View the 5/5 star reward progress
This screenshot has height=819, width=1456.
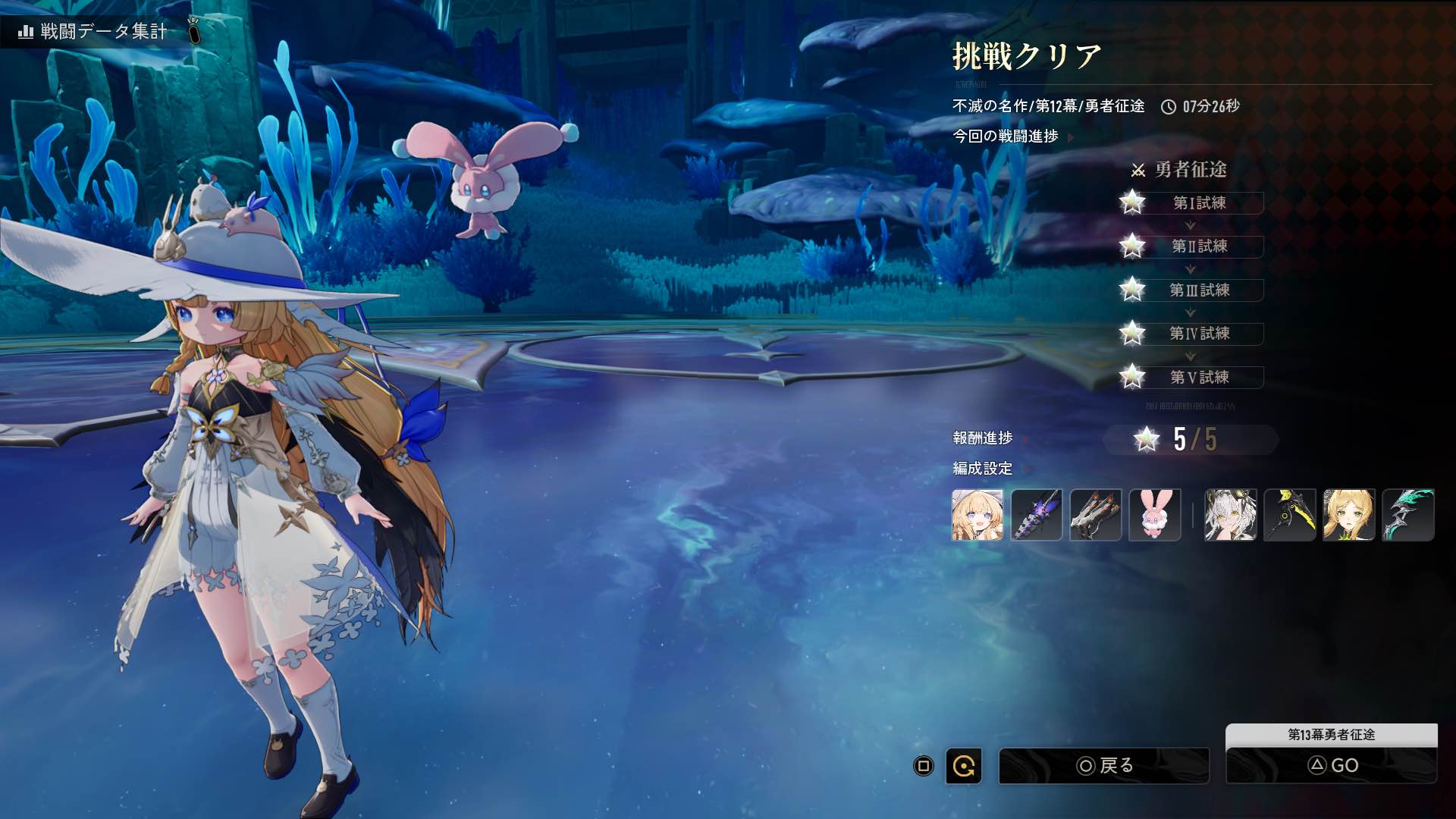pos(1191,440)
